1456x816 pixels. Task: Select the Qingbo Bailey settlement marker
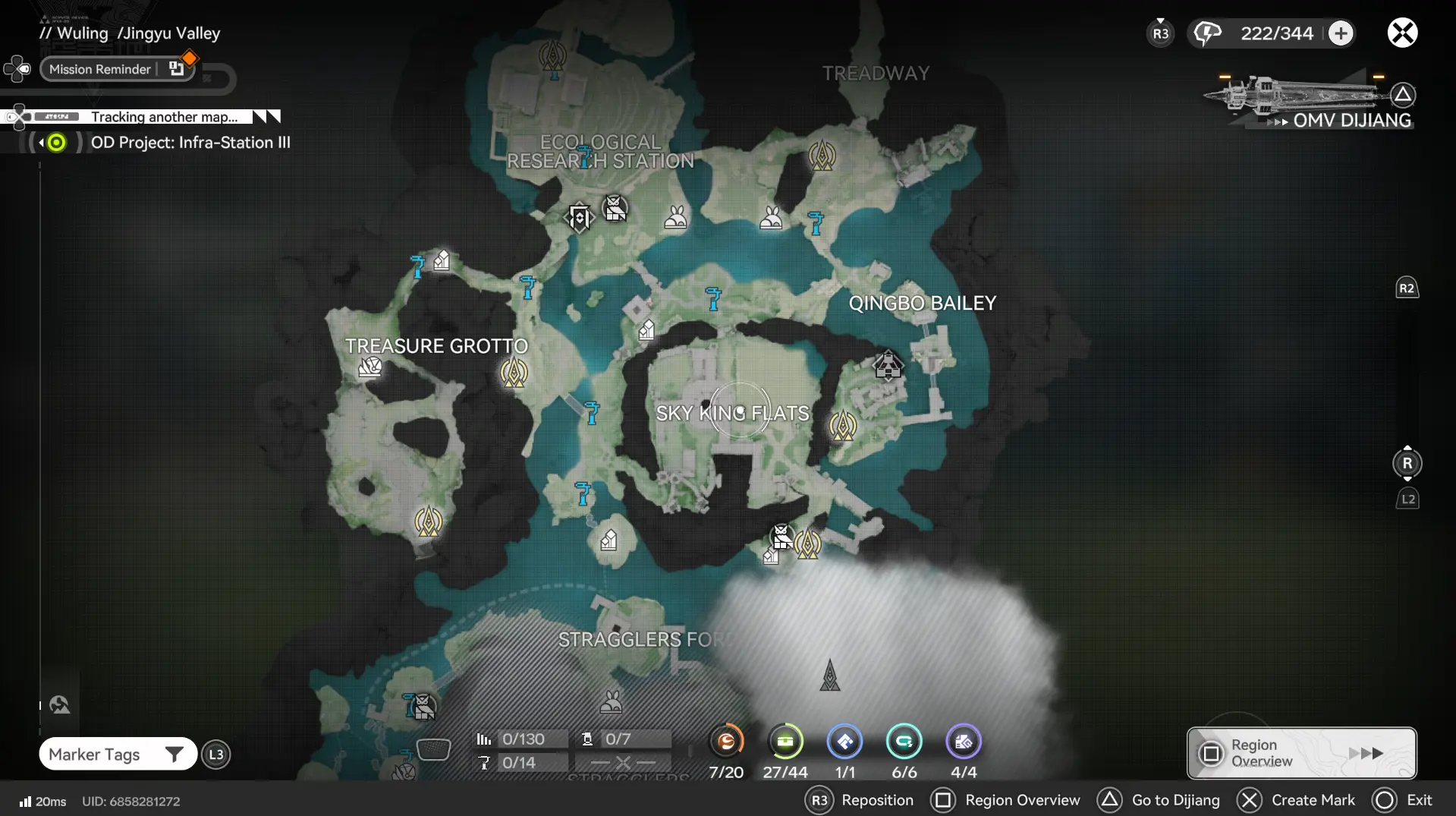click(x=888, y=366)
